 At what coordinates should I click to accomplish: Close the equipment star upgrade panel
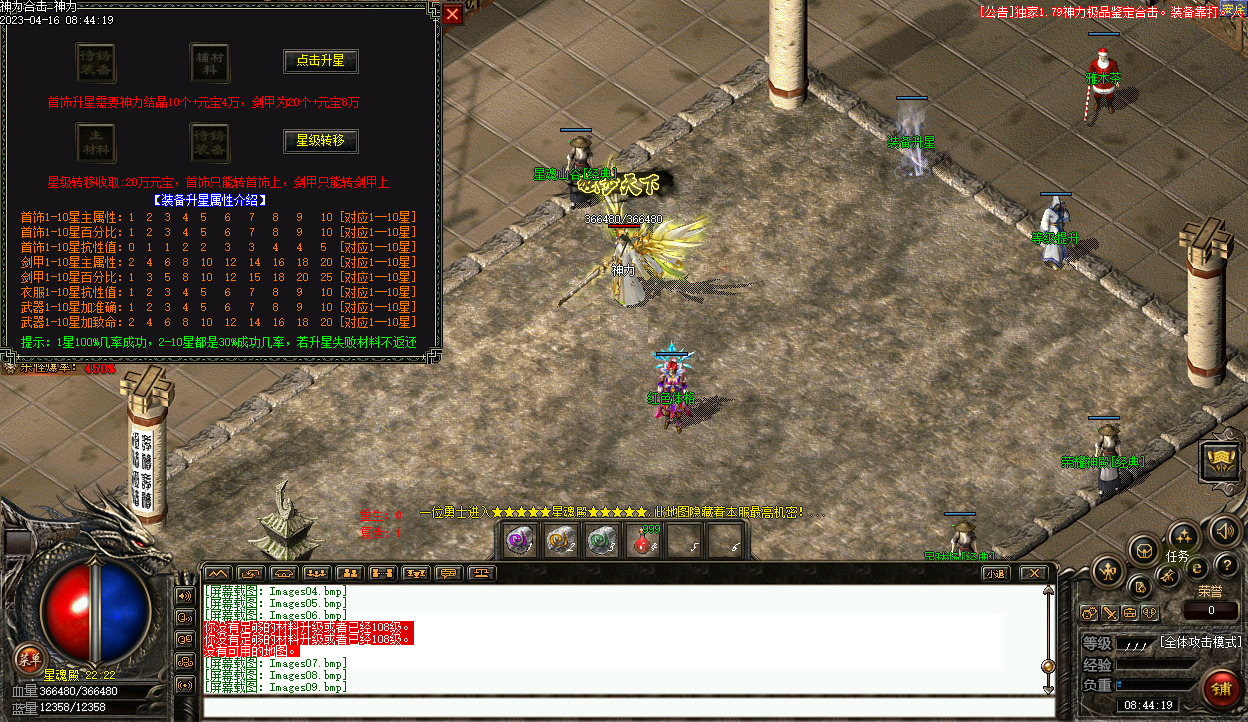(453, 14)
